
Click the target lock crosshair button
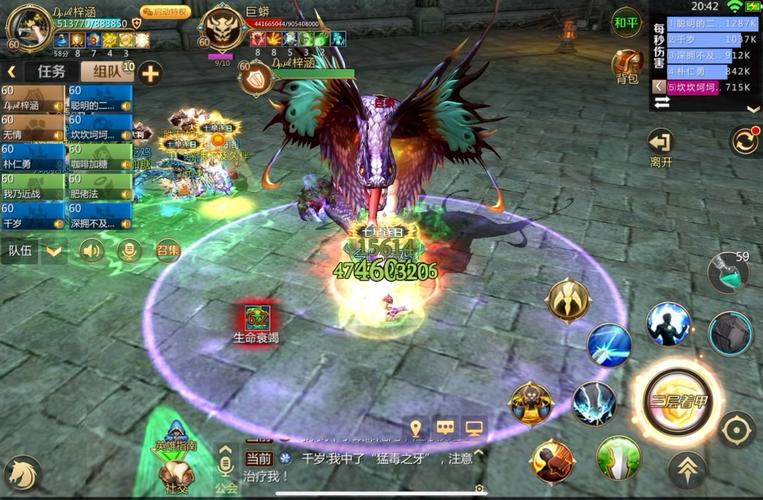(737, 430)
